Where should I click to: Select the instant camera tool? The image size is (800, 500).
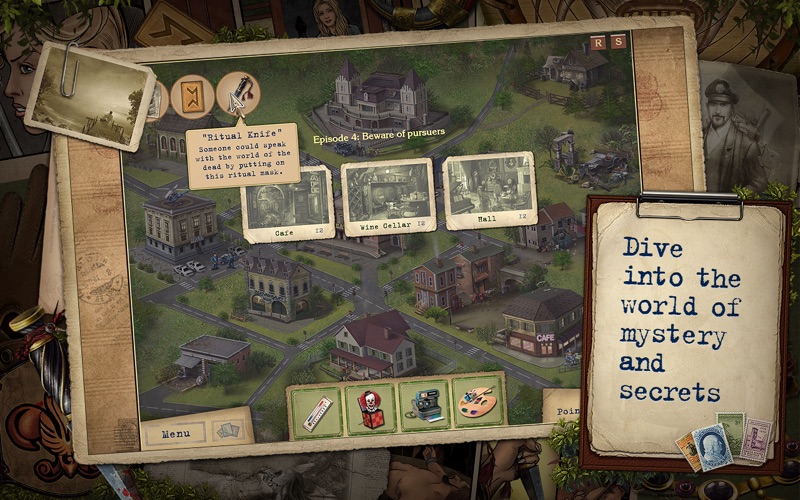[x=424, y=404]
